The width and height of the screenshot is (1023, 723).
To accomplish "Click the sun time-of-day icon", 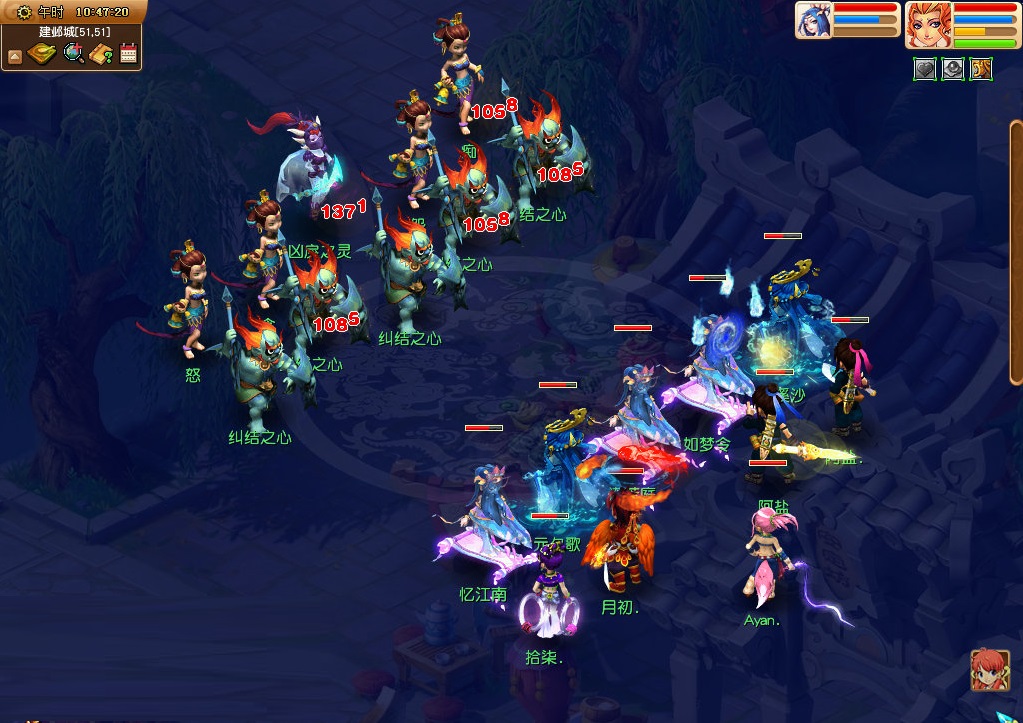I will click(24, 12).
